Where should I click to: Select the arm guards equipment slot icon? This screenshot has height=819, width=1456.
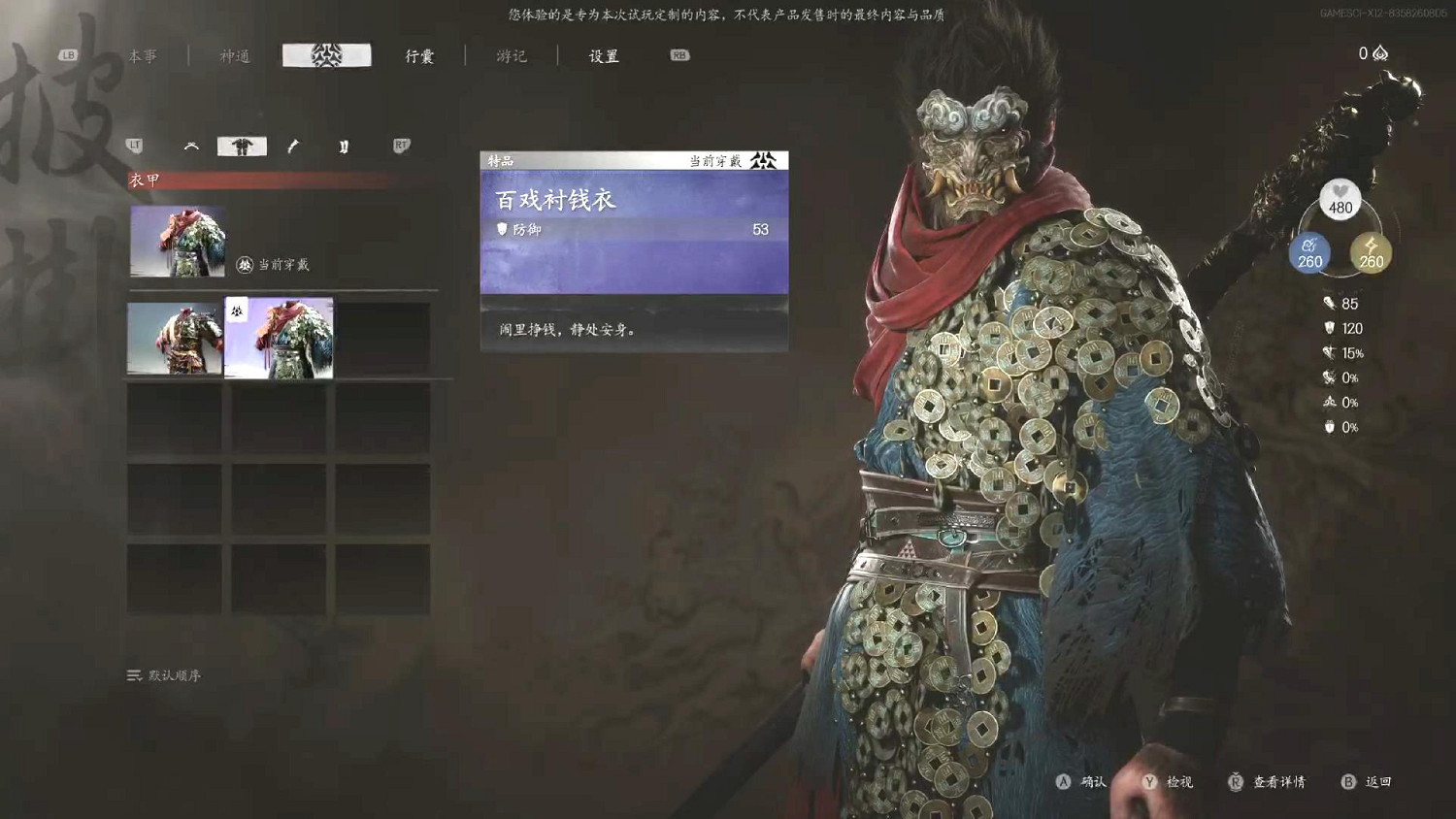coord(292,146)
